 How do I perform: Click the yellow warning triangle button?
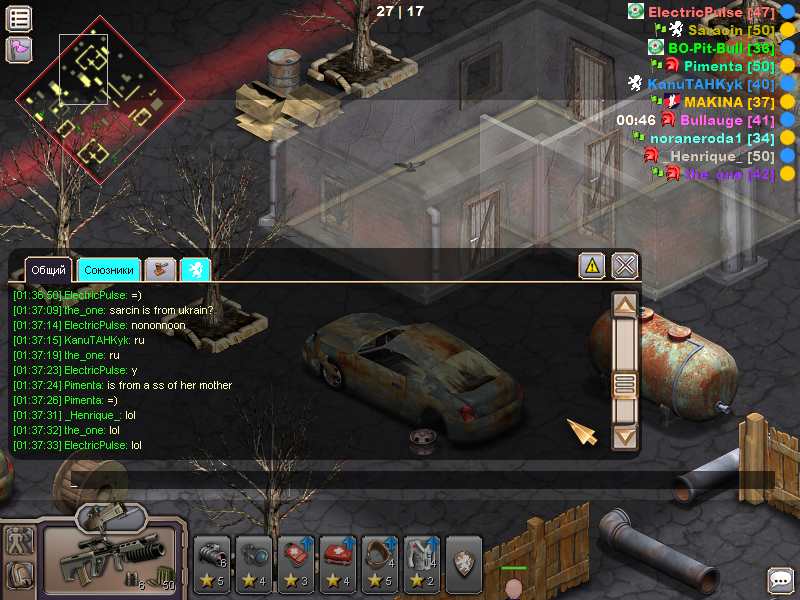click(x=592, y=265)
